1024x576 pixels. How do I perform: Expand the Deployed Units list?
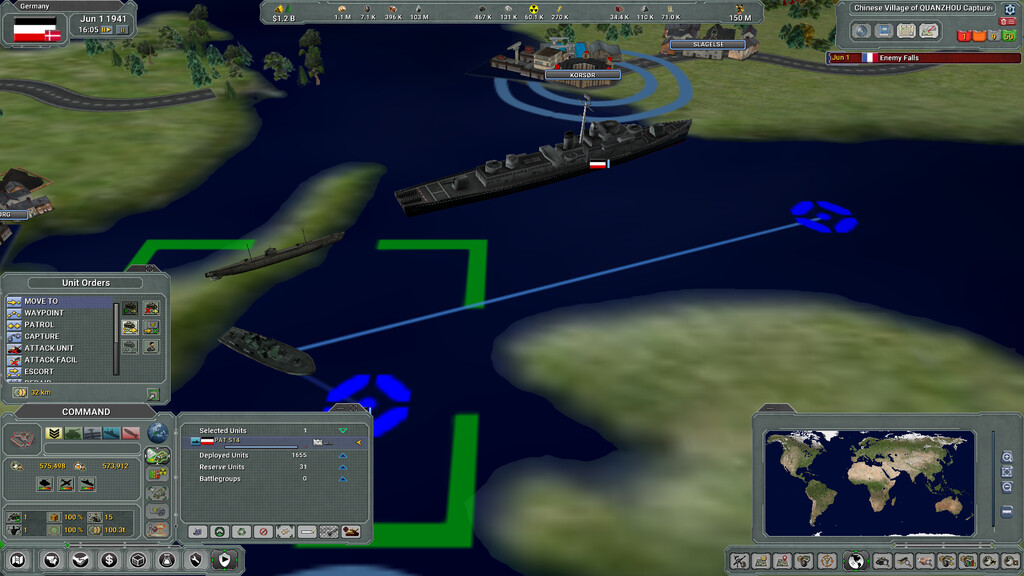click(344, 455)
